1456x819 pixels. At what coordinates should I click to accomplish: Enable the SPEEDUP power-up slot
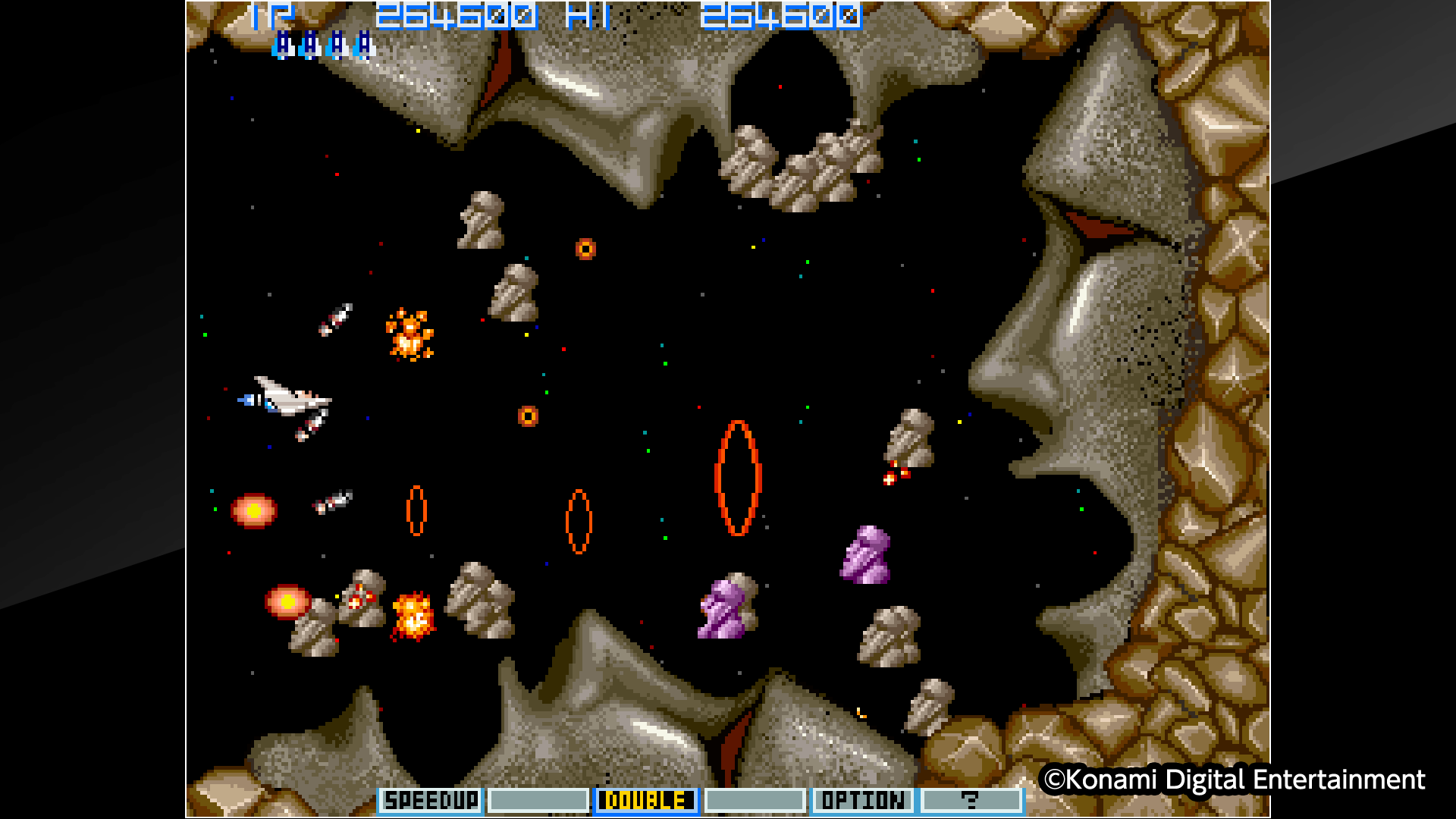(430, 800)
